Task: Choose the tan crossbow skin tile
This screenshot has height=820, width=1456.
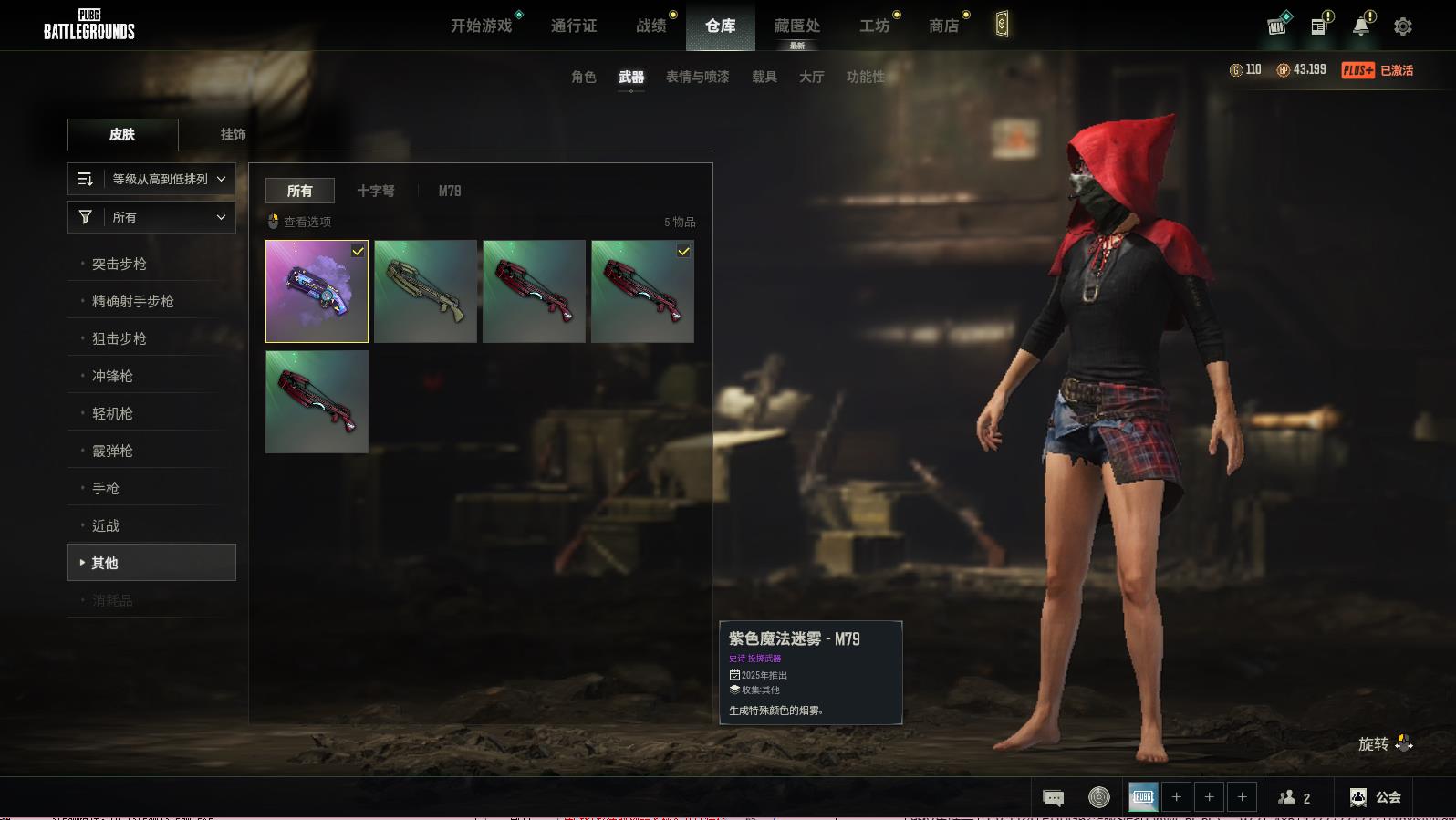Action: 425,292
